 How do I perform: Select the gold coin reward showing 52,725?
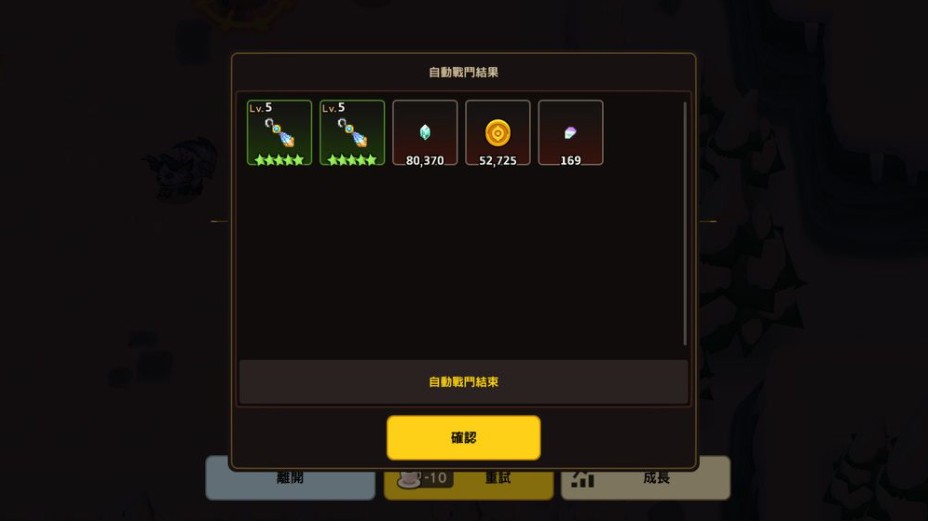pos(498,132)
